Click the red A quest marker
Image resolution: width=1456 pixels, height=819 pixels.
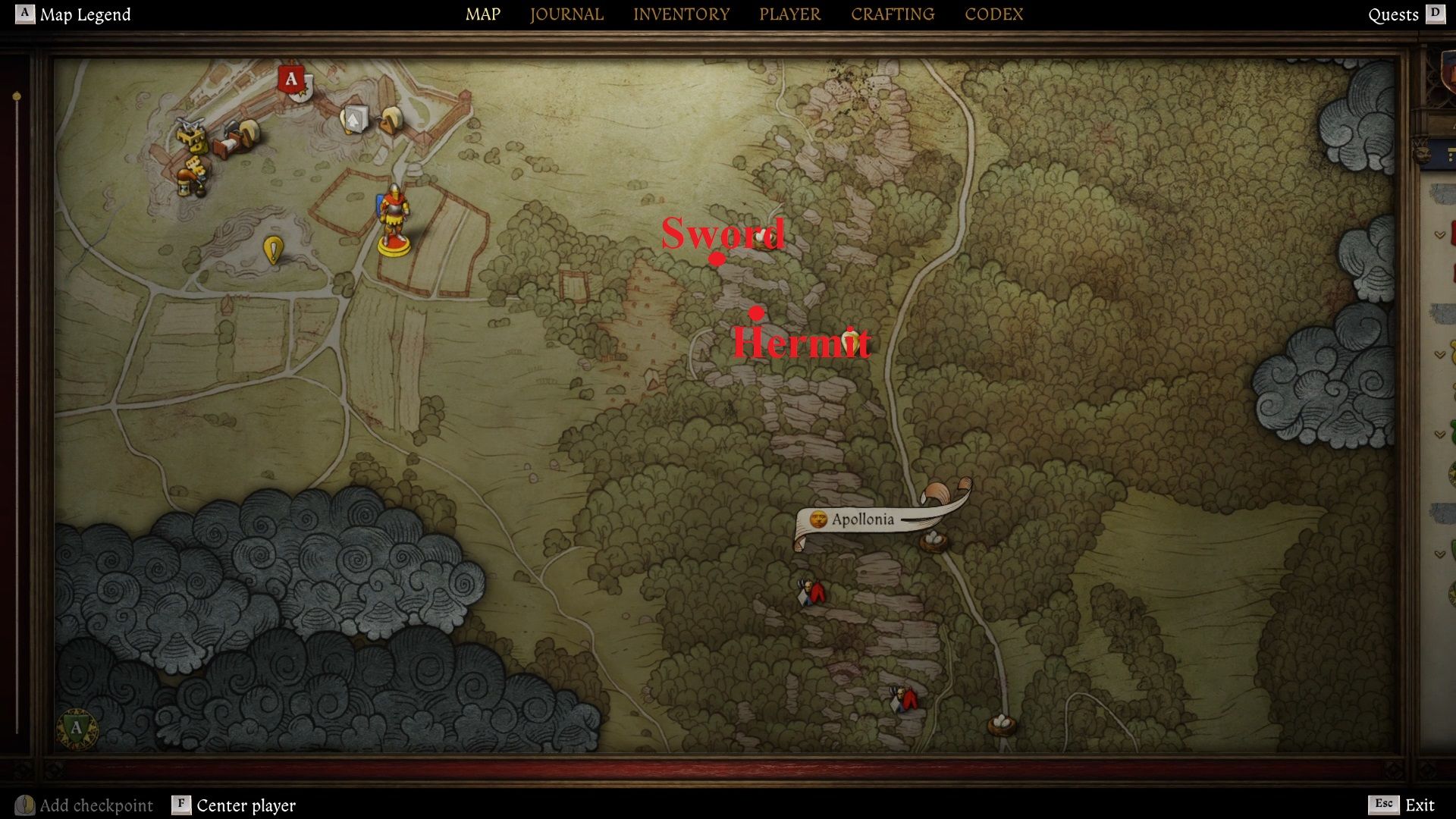coord(292,80)
